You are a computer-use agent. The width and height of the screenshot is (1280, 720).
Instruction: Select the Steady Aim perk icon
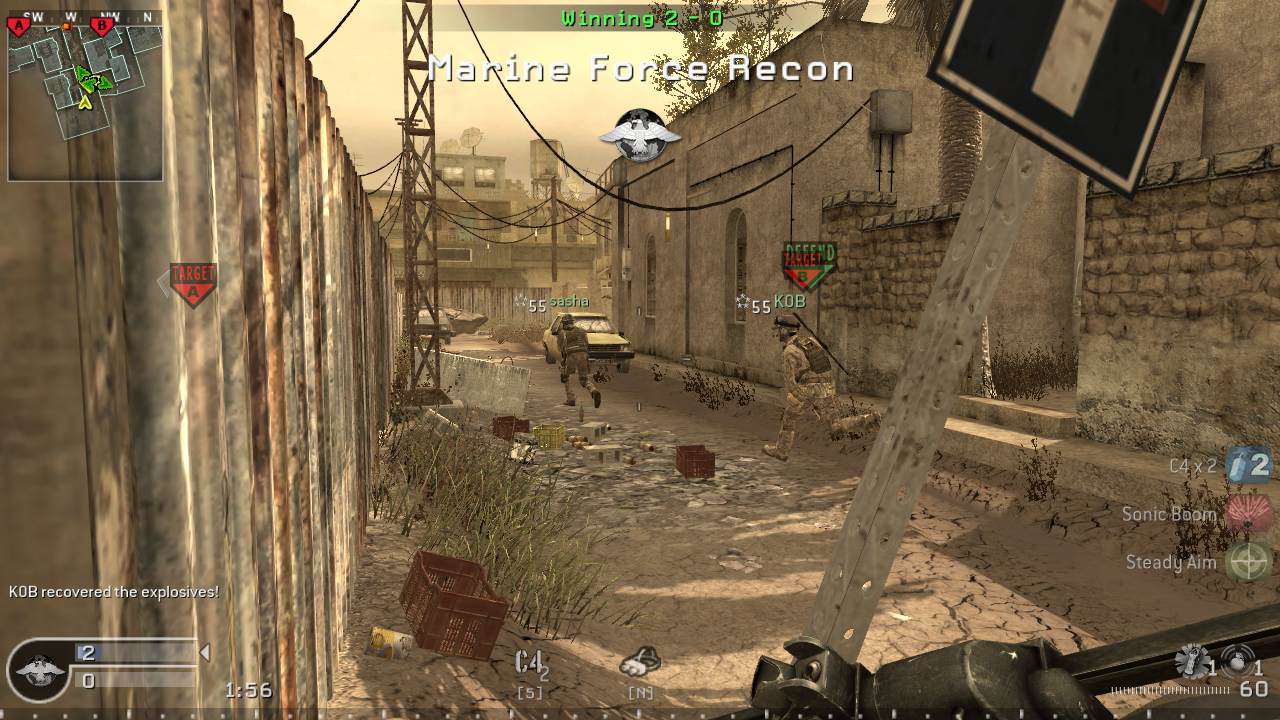click(x=1247, y=562)
